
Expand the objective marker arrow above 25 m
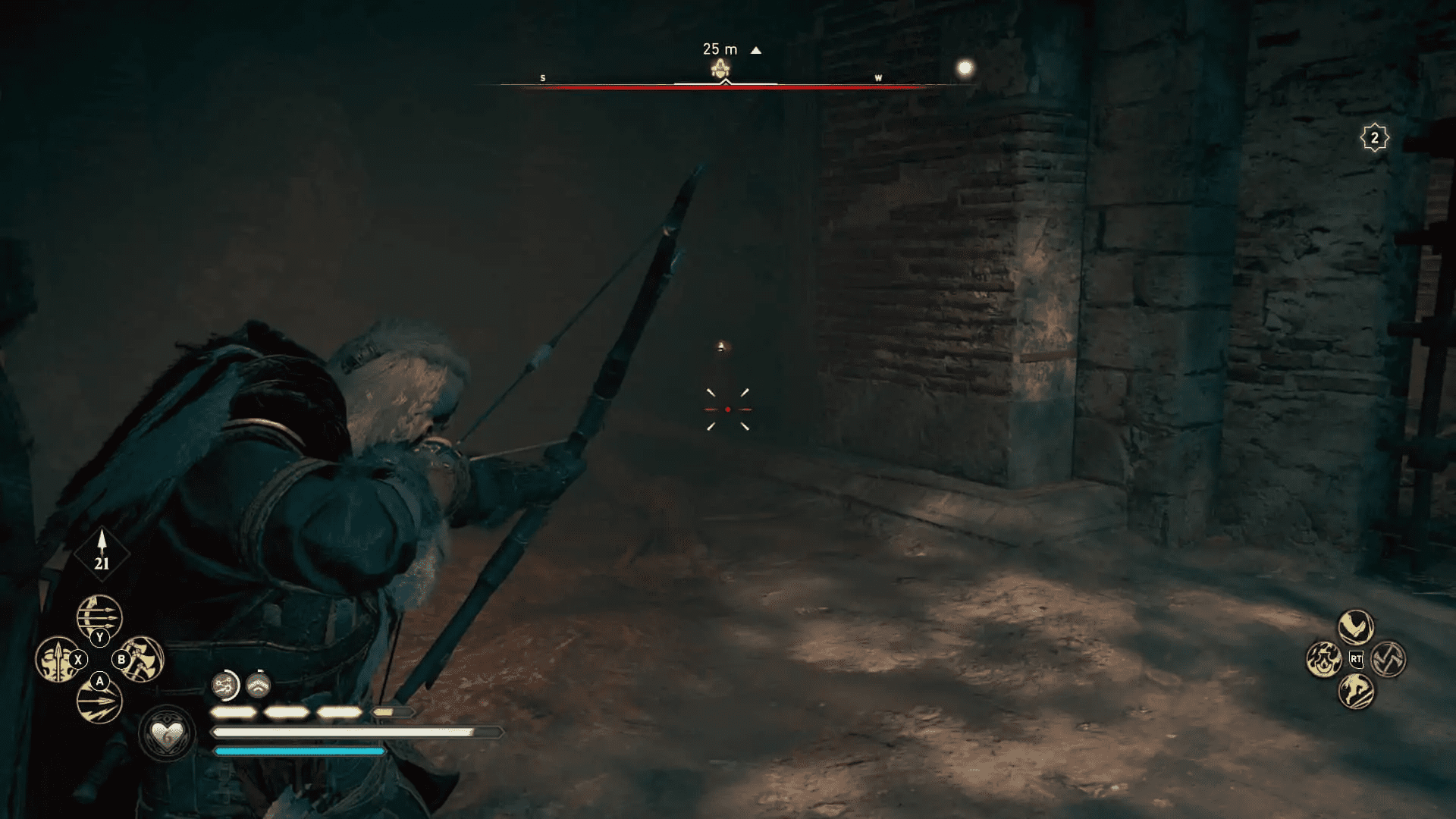[x=755, y=49]
